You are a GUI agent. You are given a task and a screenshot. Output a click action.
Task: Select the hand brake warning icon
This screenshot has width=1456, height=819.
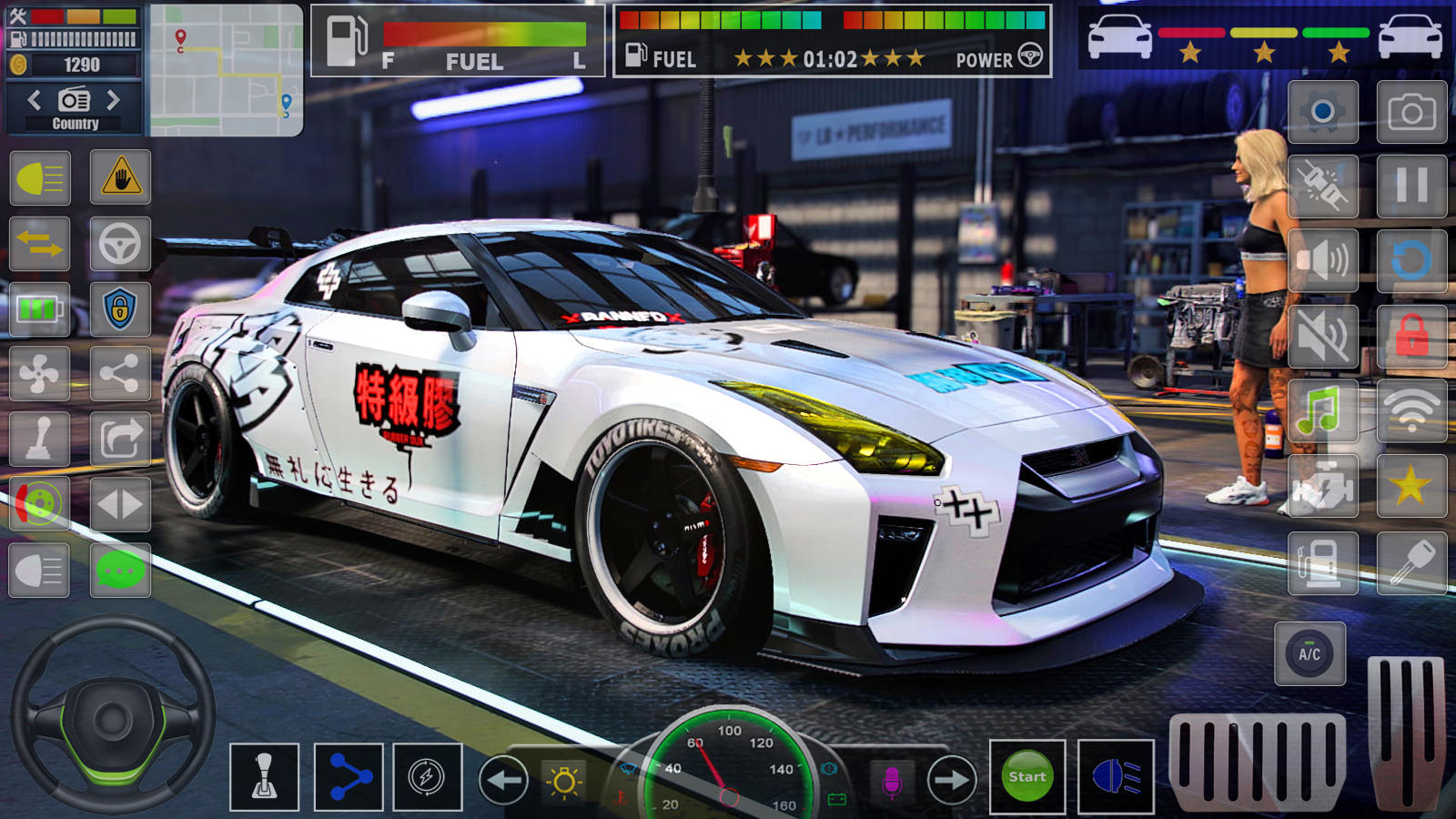pyautogui.click(x=121, y=179)
